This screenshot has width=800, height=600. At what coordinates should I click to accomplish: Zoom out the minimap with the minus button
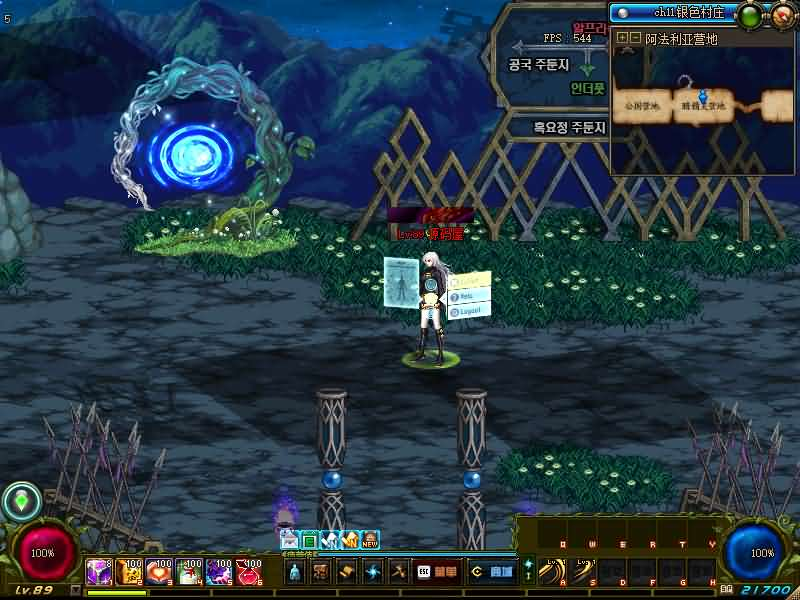point(635,38)
